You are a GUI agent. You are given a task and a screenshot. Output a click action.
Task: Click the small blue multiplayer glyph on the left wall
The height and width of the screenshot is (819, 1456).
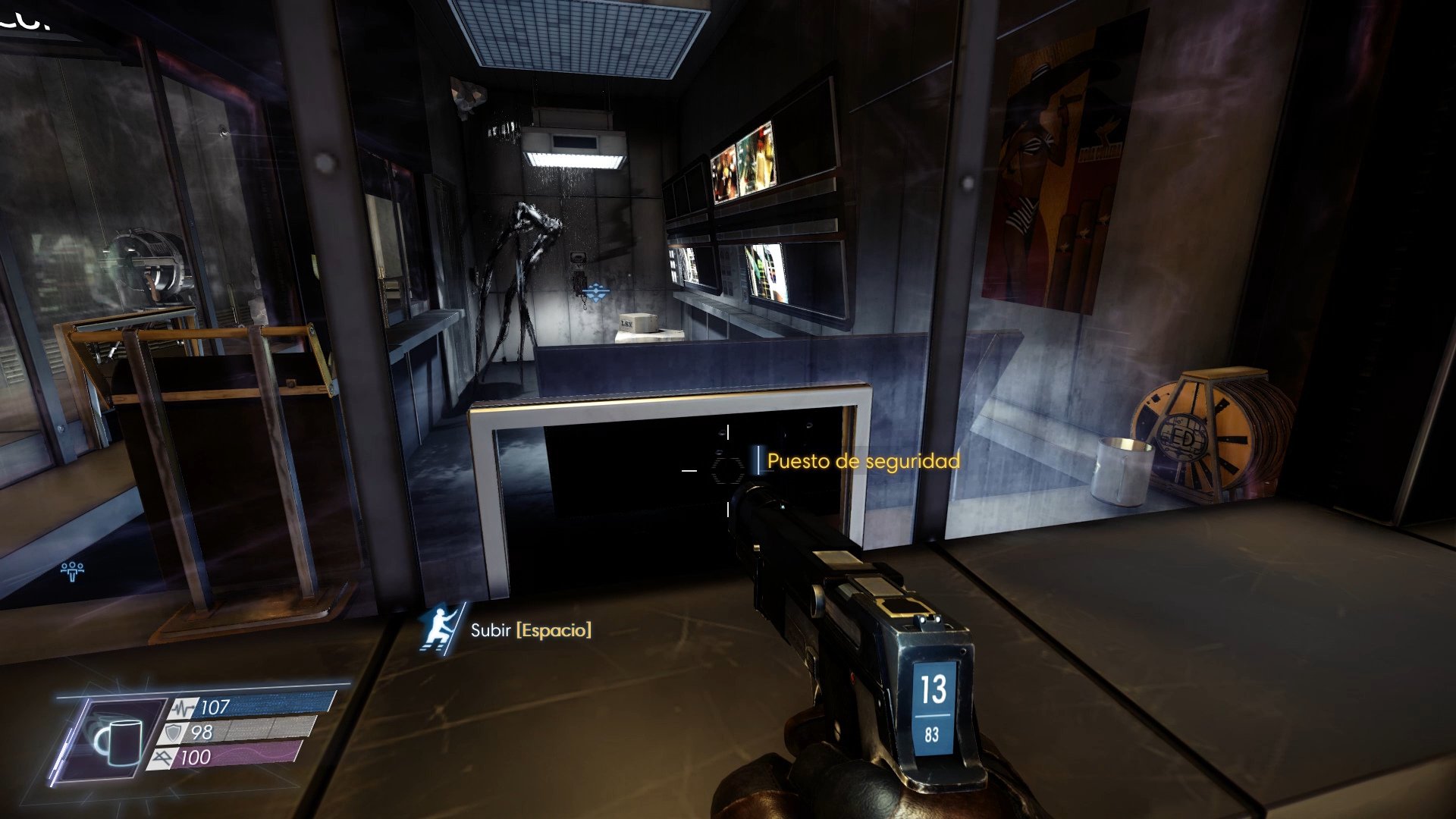(x=72, y=570)
